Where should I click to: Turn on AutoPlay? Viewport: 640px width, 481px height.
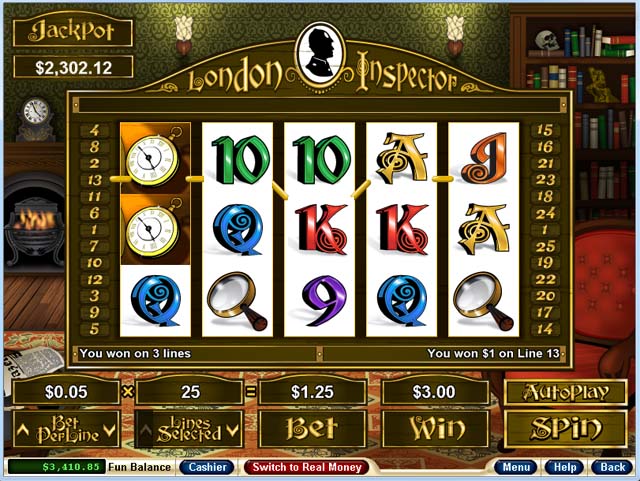click(x=552, y=392)
